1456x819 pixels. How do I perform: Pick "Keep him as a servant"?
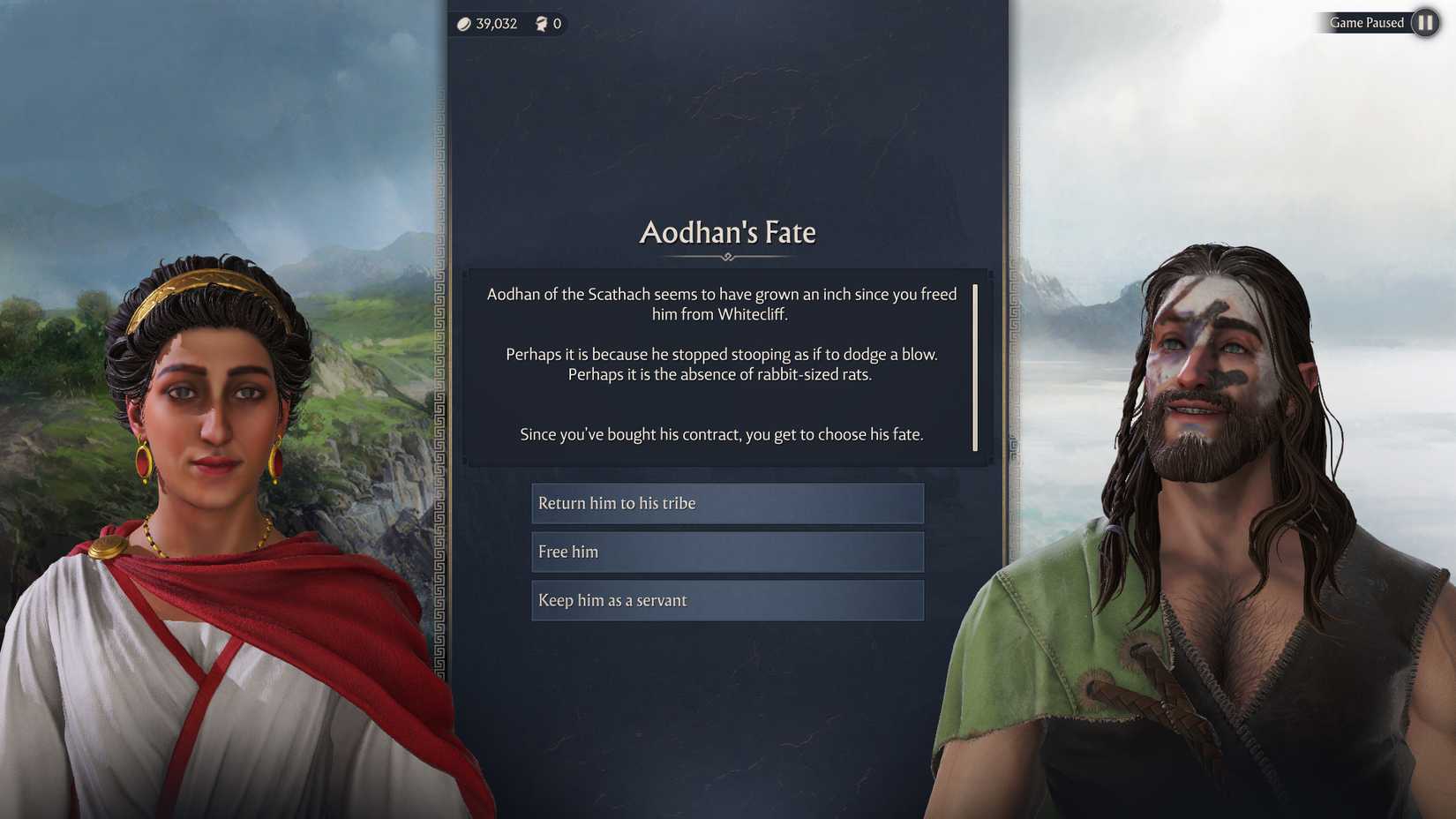pos(725,600)
